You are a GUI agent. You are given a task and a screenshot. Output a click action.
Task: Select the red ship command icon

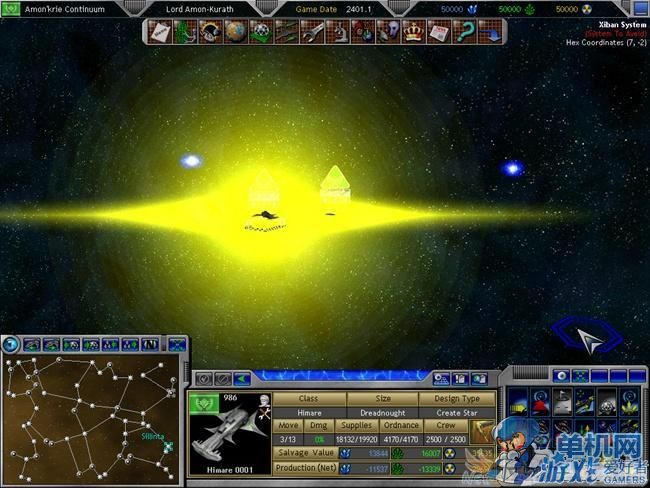click(x=541, y=401)
